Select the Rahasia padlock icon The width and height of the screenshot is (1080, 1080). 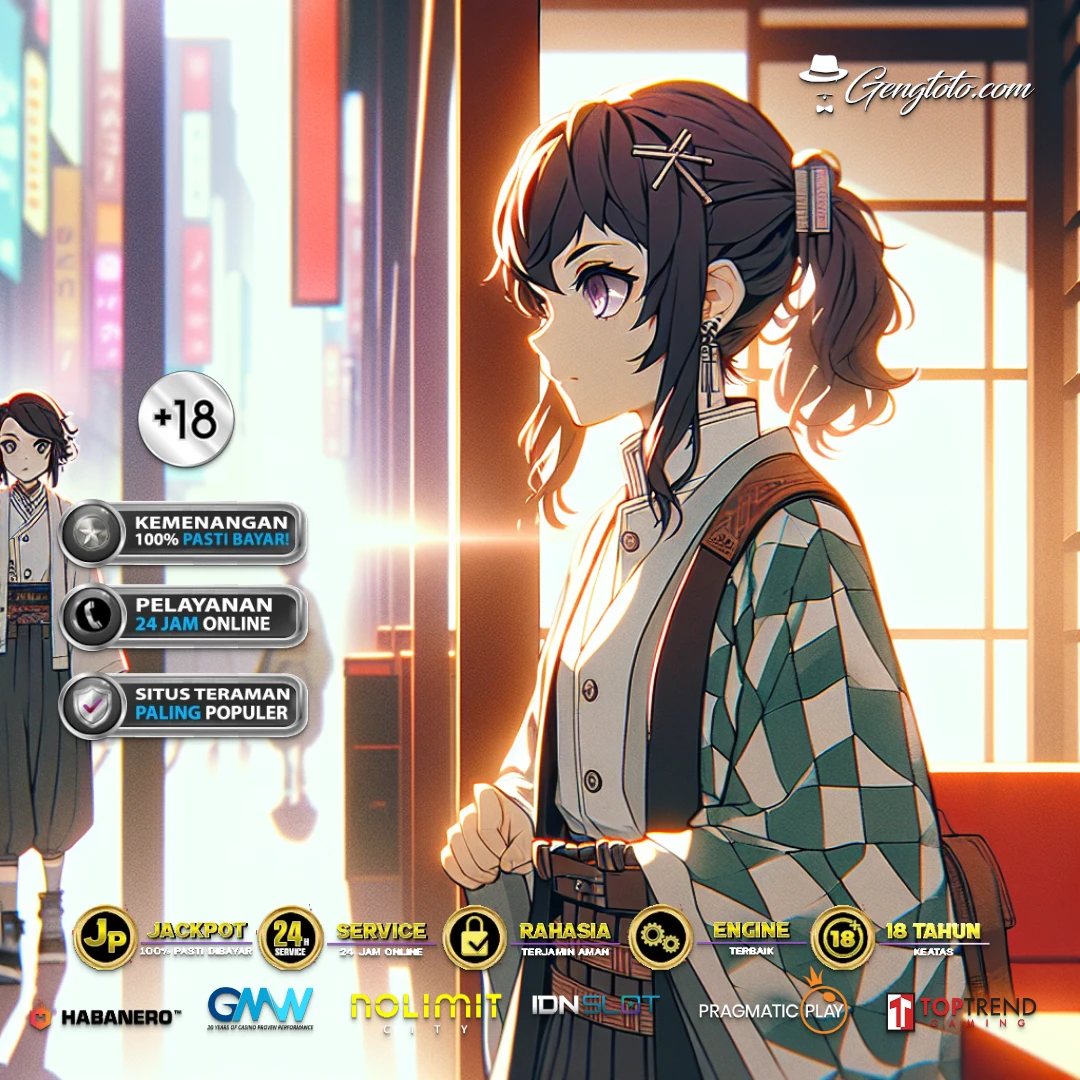click(474, 939)
